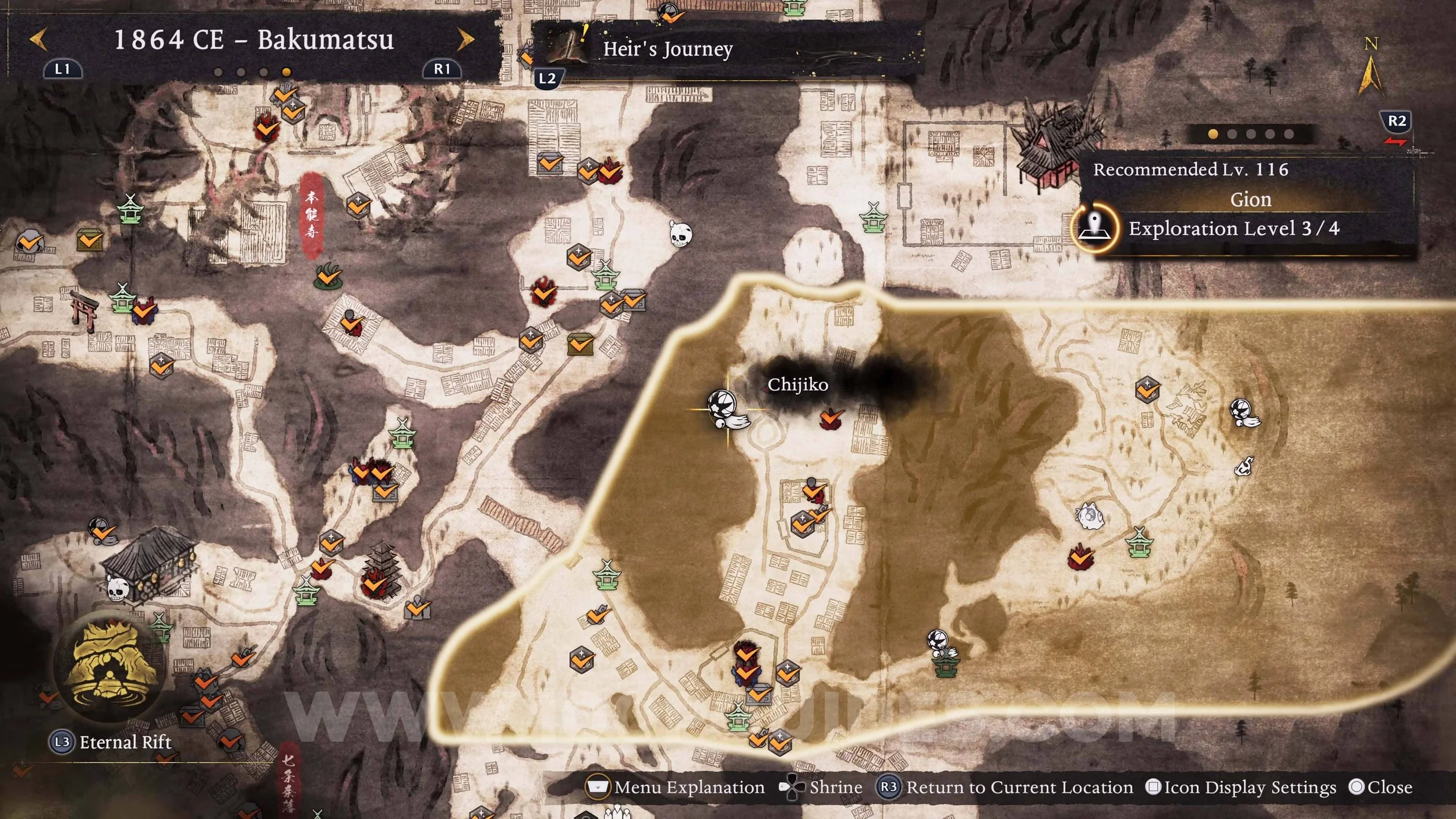Open the Heir's Journey mission tracker
This screenshot has width=1456, height=819.
(x=667, y=49)
